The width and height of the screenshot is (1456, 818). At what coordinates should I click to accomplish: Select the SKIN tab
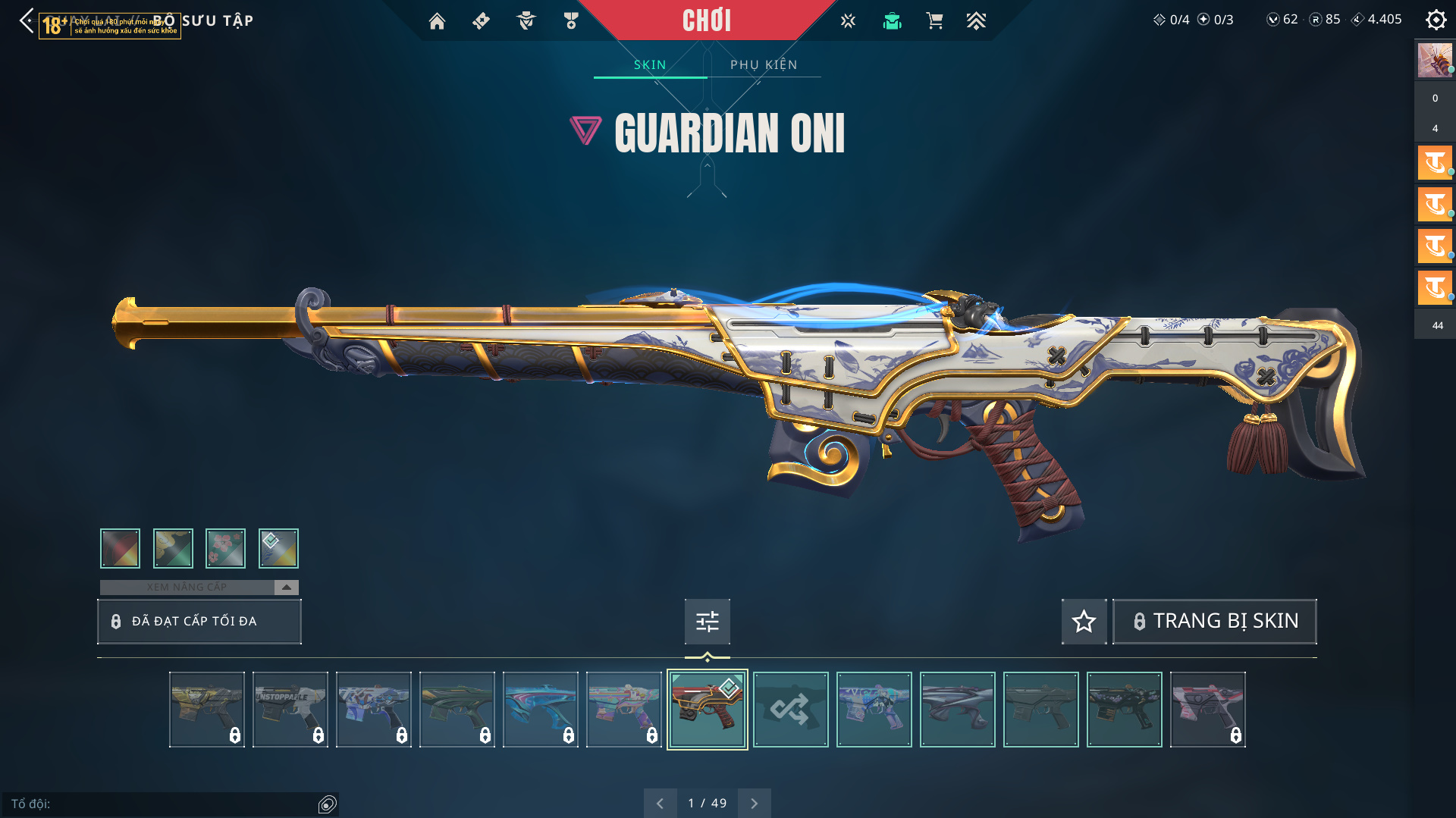pyautogui.click(x=650, y=64)
